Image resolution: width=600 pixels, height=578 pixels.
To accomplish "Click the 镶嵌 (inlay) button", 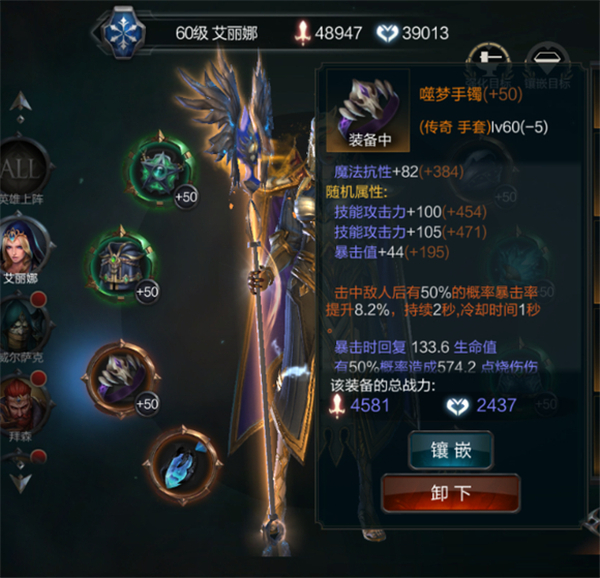I will pos(450,449).
